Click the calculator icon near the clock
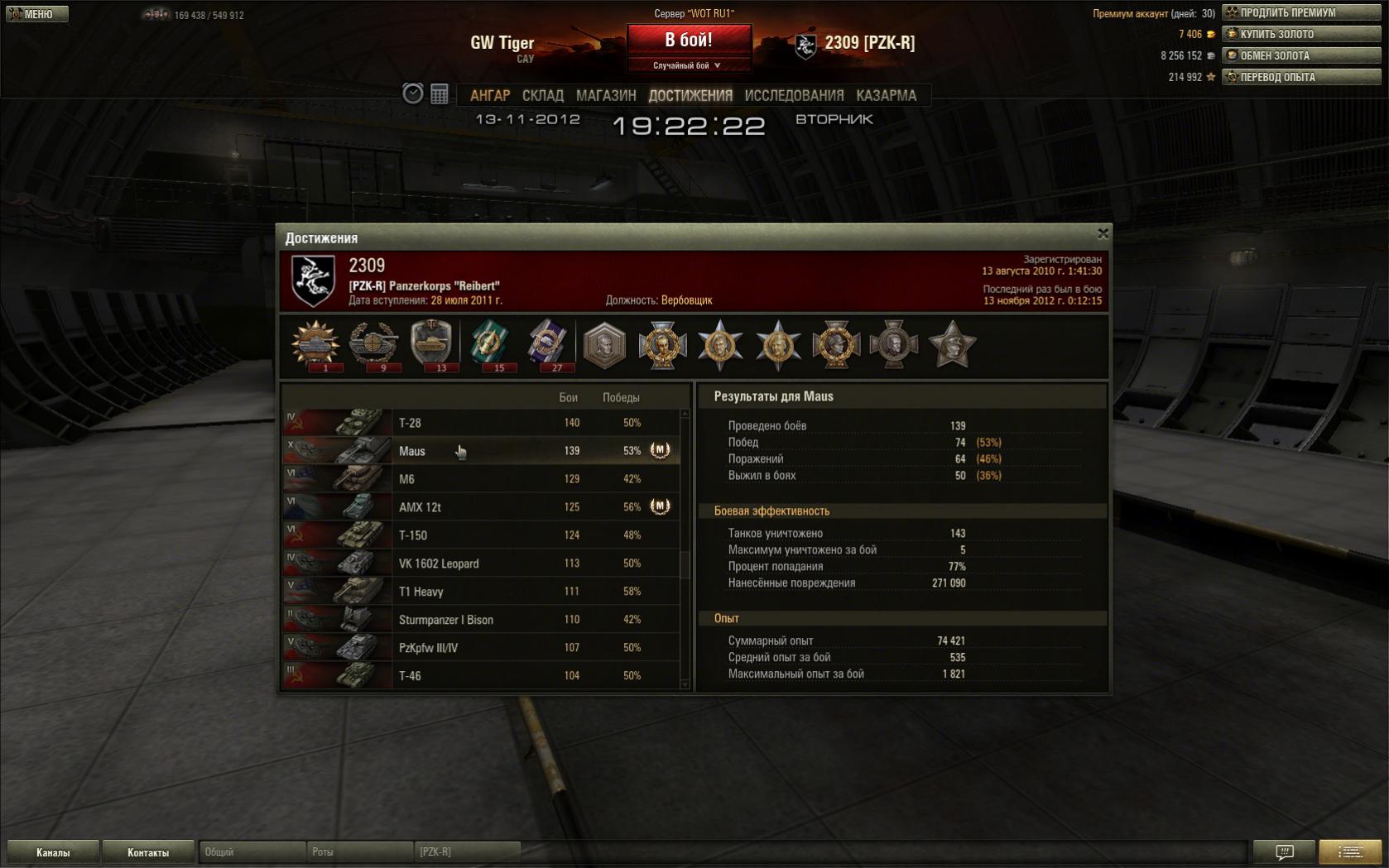Viewport: 1389px width, 868px height. [440, 94]
